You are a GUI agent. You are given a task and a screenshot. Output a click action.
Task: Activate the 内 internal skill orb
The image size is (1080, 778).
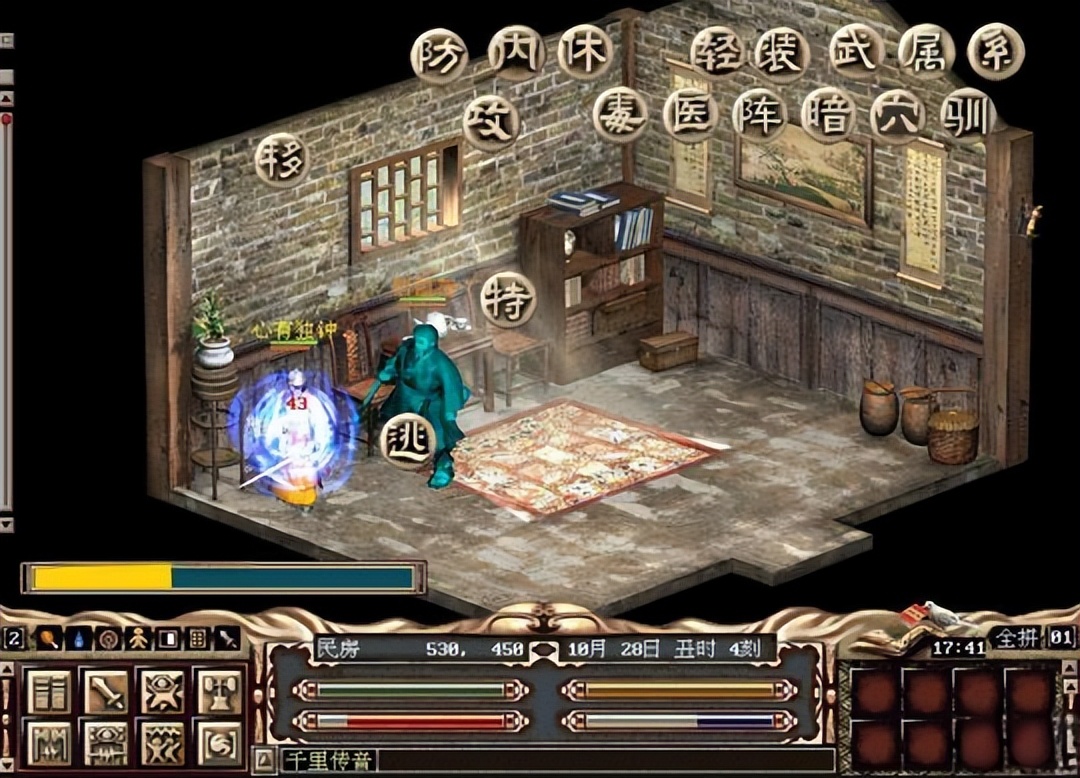pyautogui.click(x=516, y=53)
